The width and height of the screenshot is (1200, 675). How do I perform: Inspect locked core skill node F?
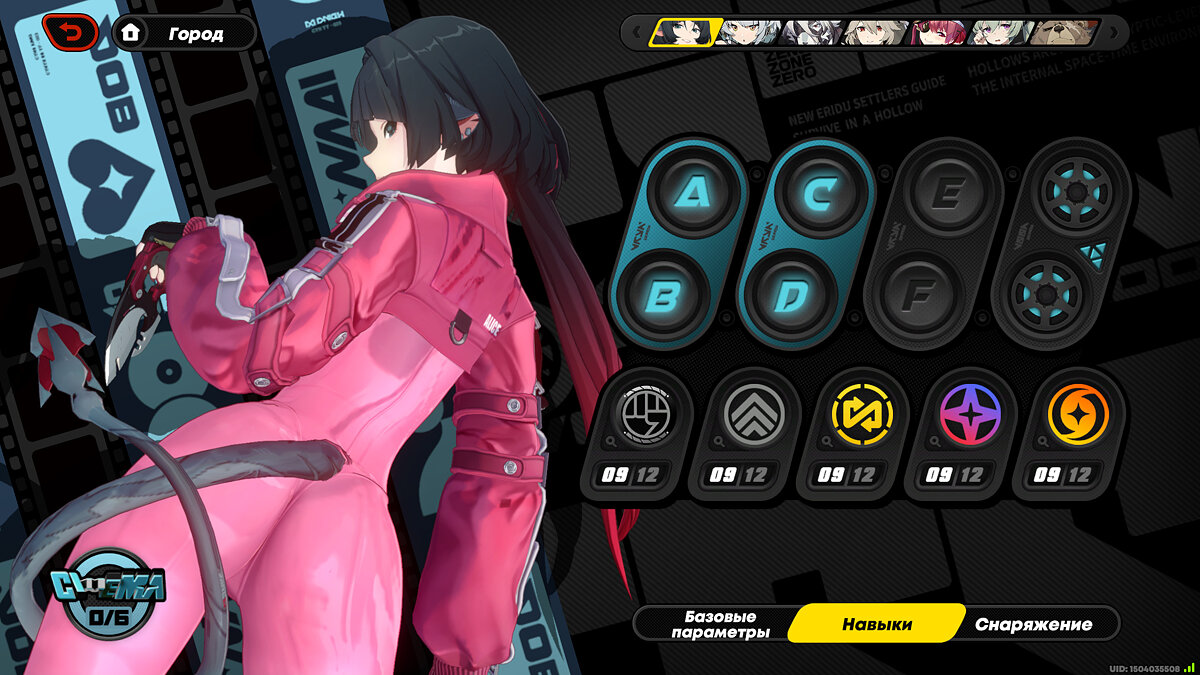point(916,298)
